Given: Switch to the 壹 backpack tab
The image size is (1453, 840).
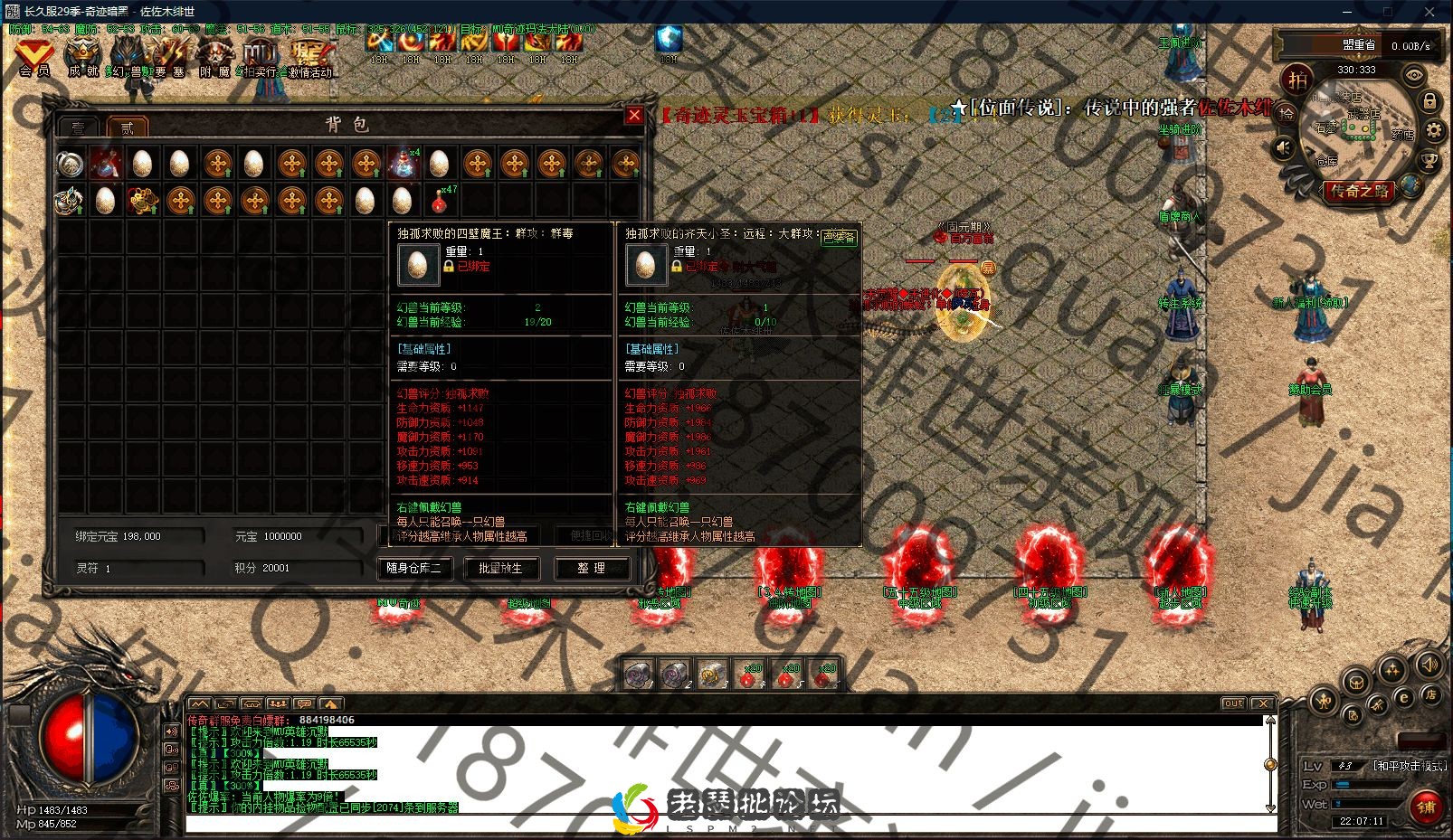Looking at the screenshot, I should 80,127.
